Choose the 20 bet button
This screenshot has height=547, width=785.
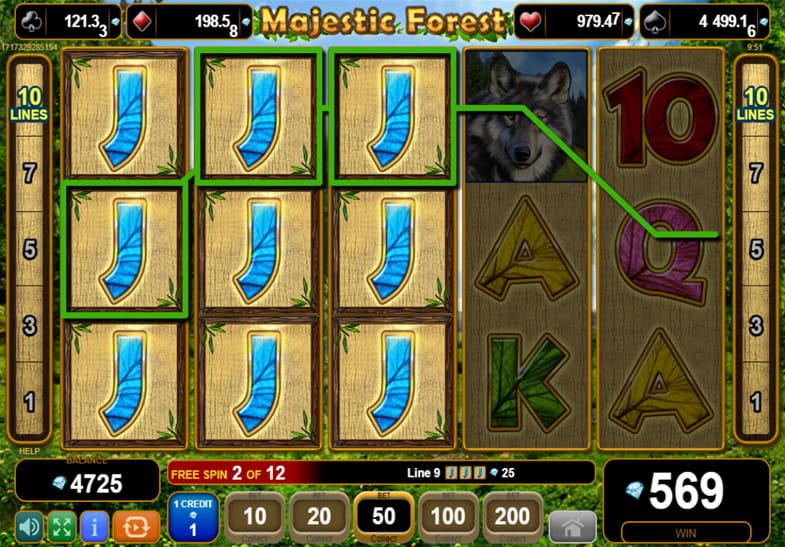pyautogui.click(x=319, y=518)
